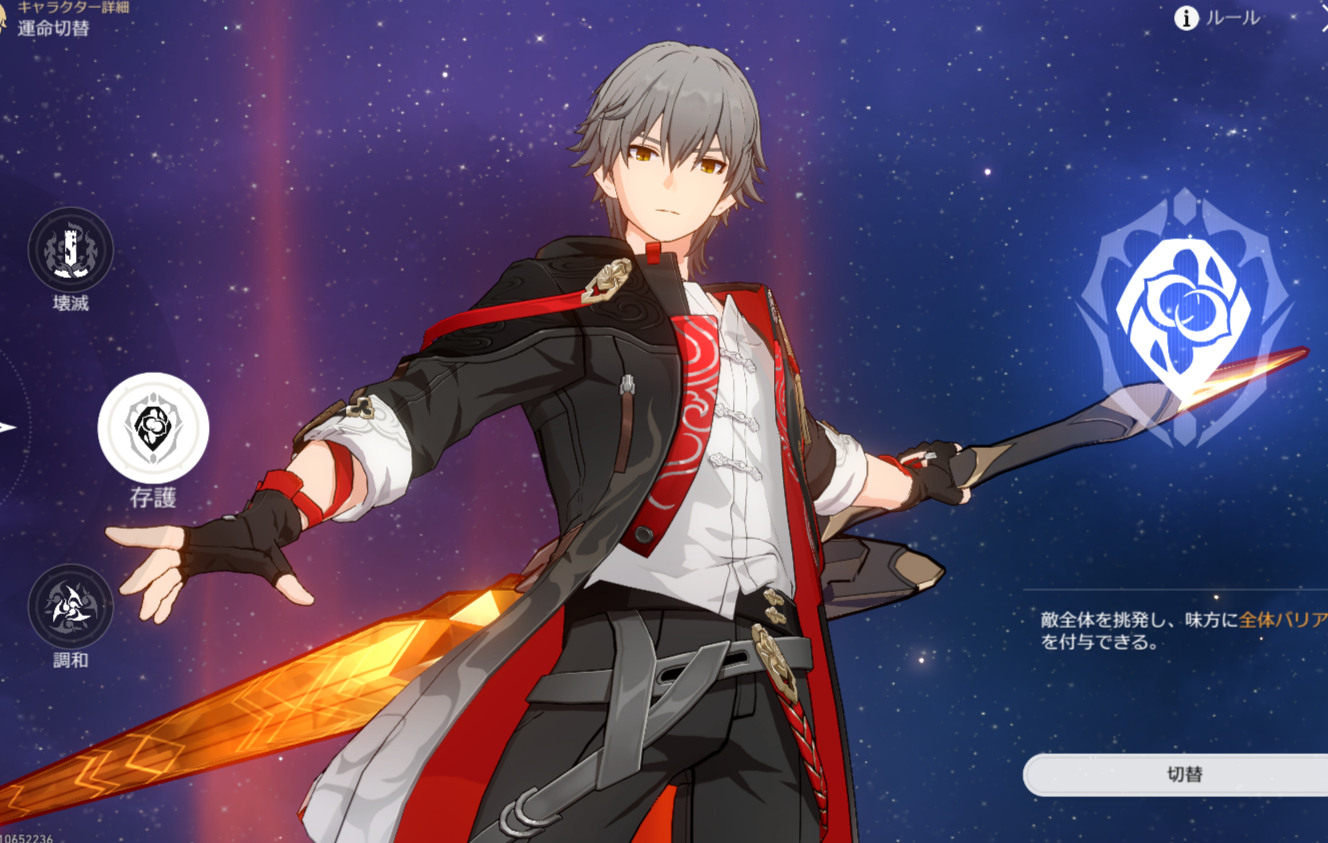This screenshot has width=1328, height=843.
Task: Choose the 存護 (Preservation) path icon
Action: [153, 427]
